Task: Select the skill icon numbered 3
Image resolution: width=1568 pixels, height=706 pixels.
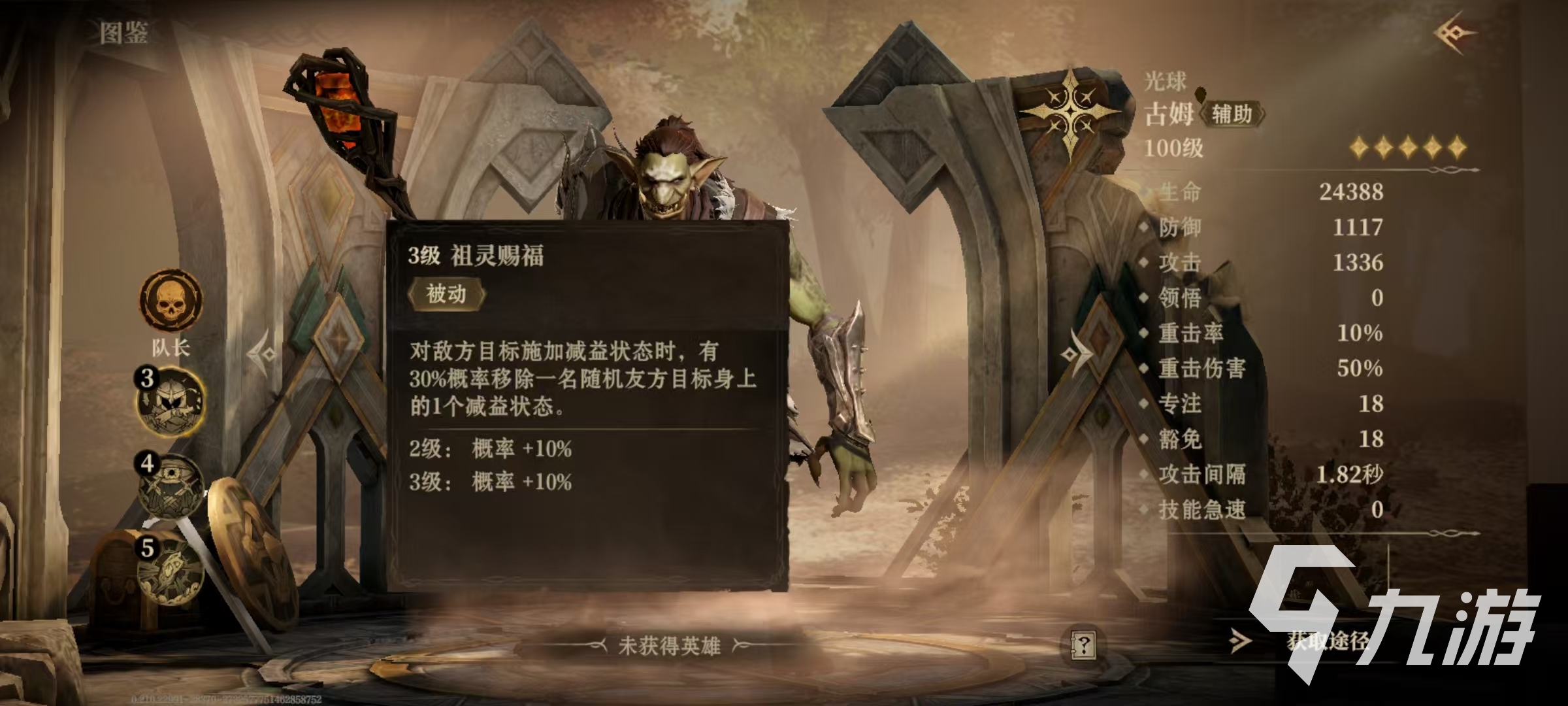Action: point(171,401)
